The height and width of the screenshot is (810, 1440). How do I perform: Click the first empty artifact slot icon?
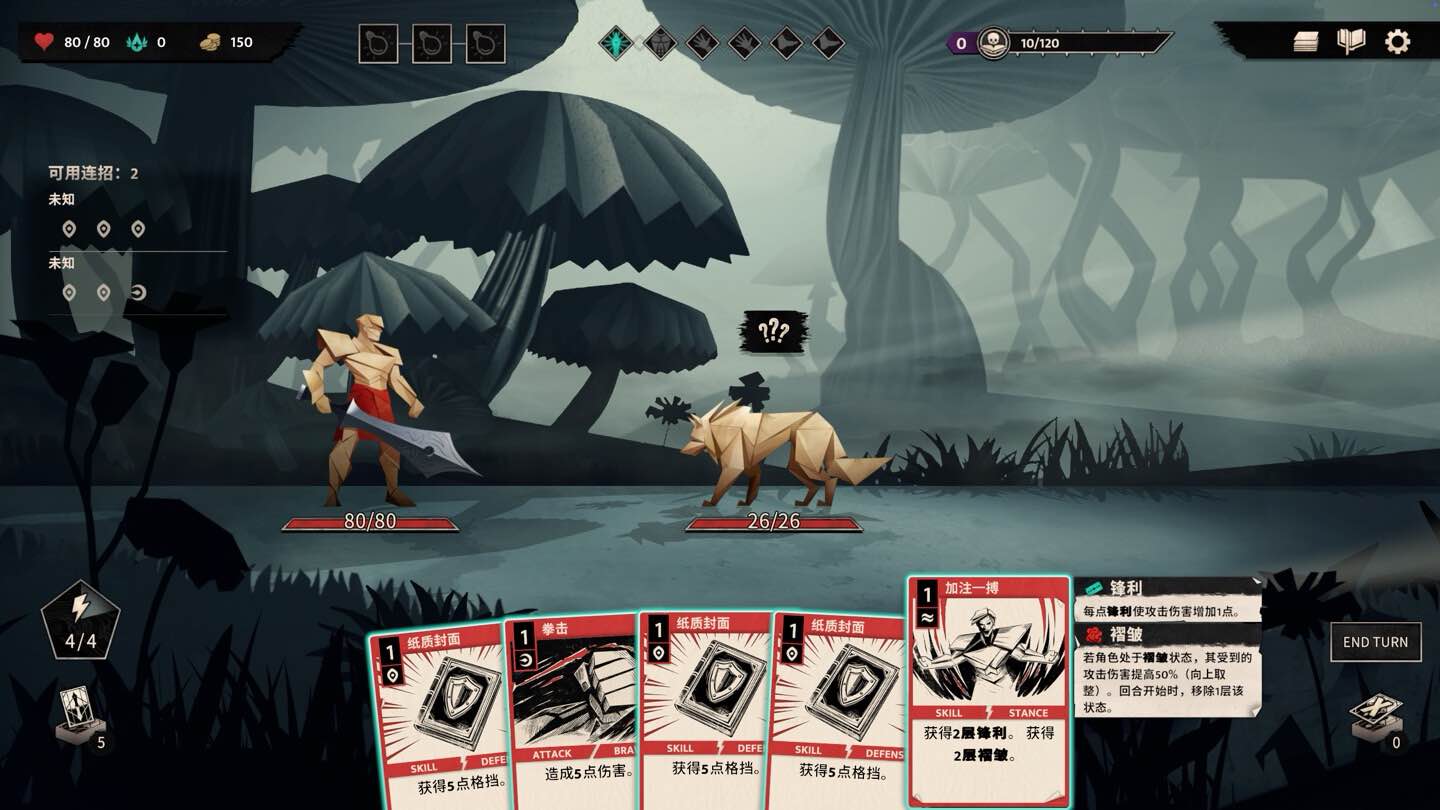tap(378, 44)
